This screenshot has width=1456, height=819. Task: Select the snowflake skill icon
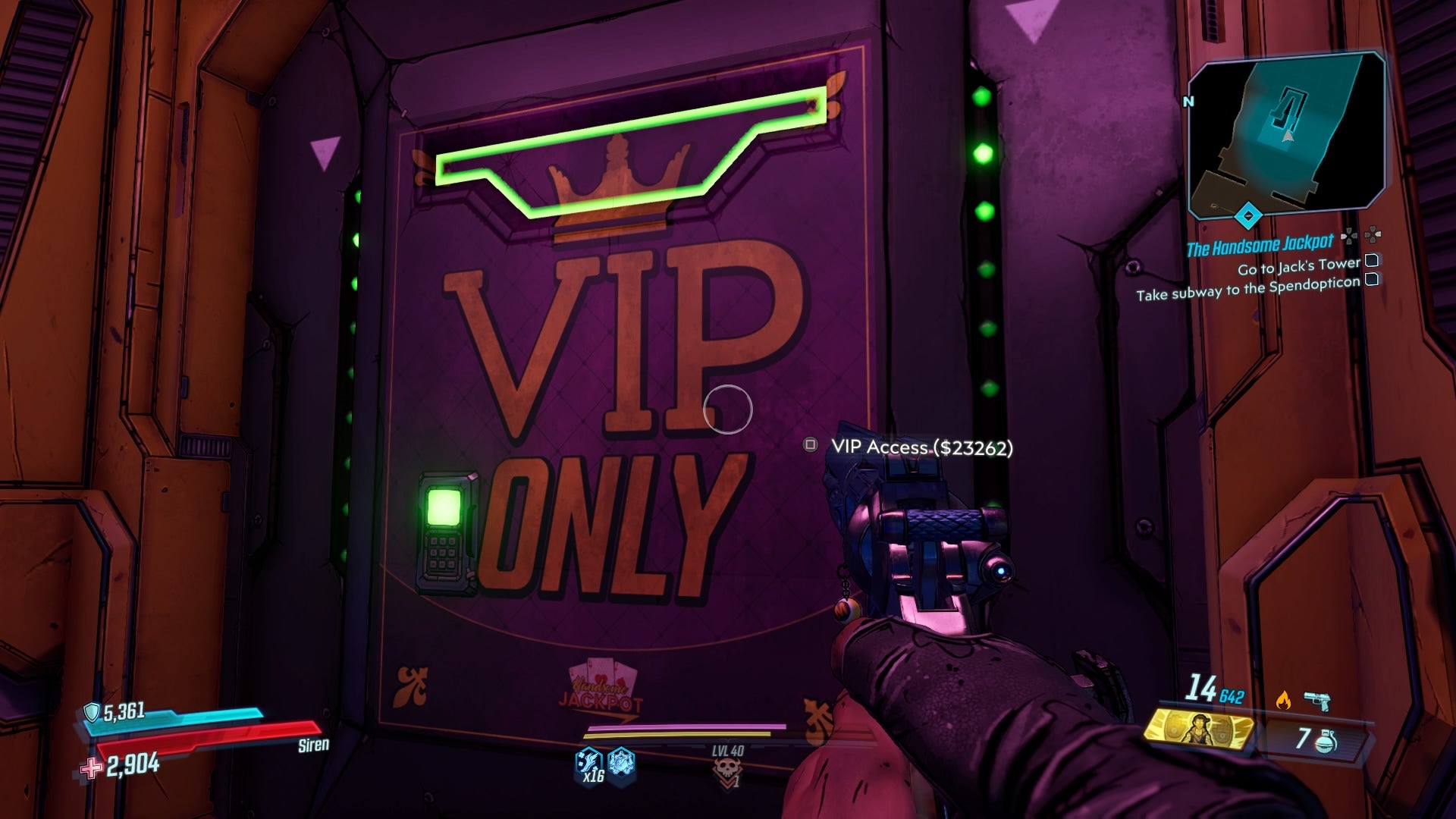620,761
